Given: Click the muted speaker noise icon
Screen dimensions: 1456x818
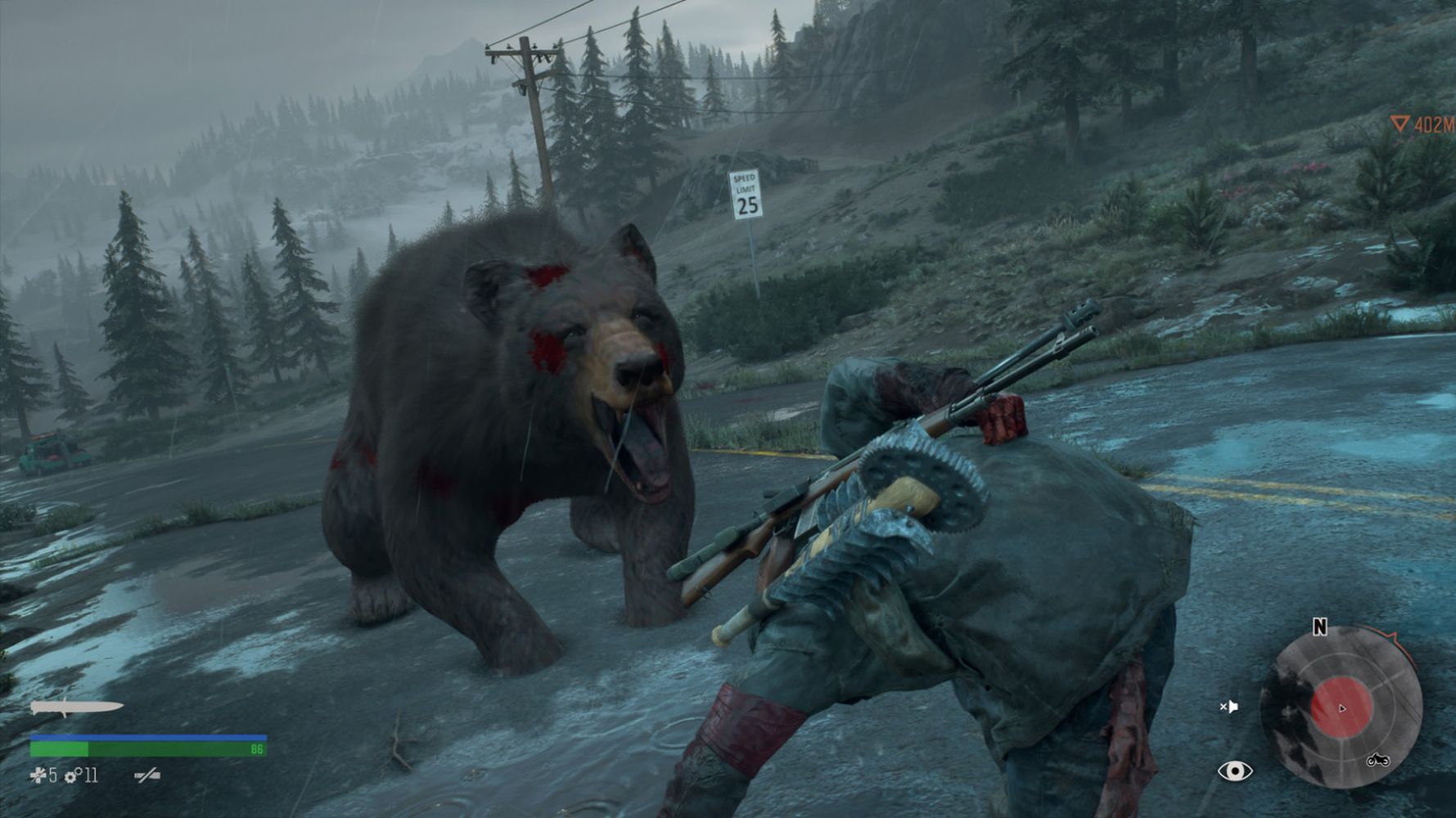Looking at the screenshot, I should pyautogui.click(x=1228, y=707).
